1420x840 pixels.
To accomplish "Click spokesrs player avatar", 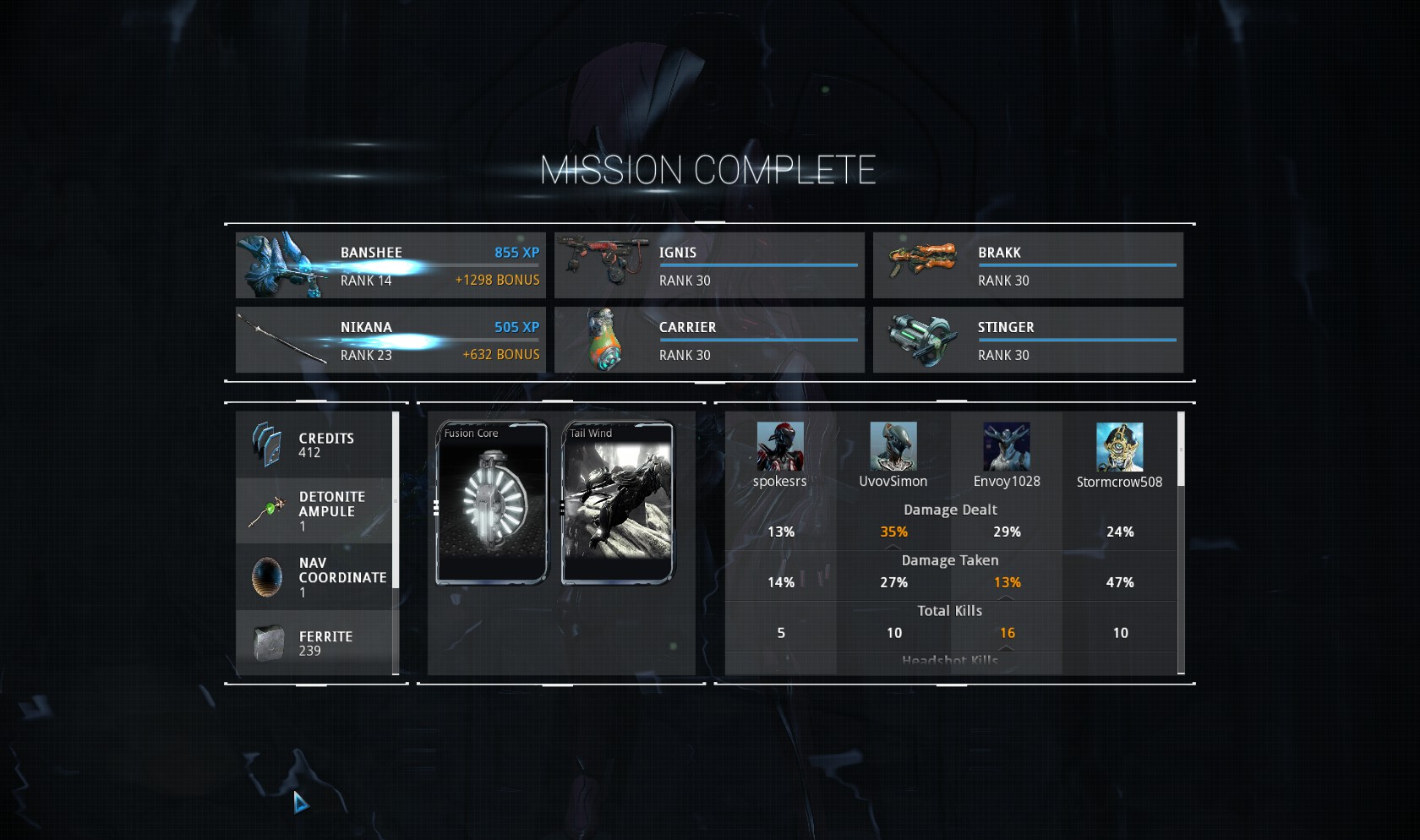I will (780, 447).
